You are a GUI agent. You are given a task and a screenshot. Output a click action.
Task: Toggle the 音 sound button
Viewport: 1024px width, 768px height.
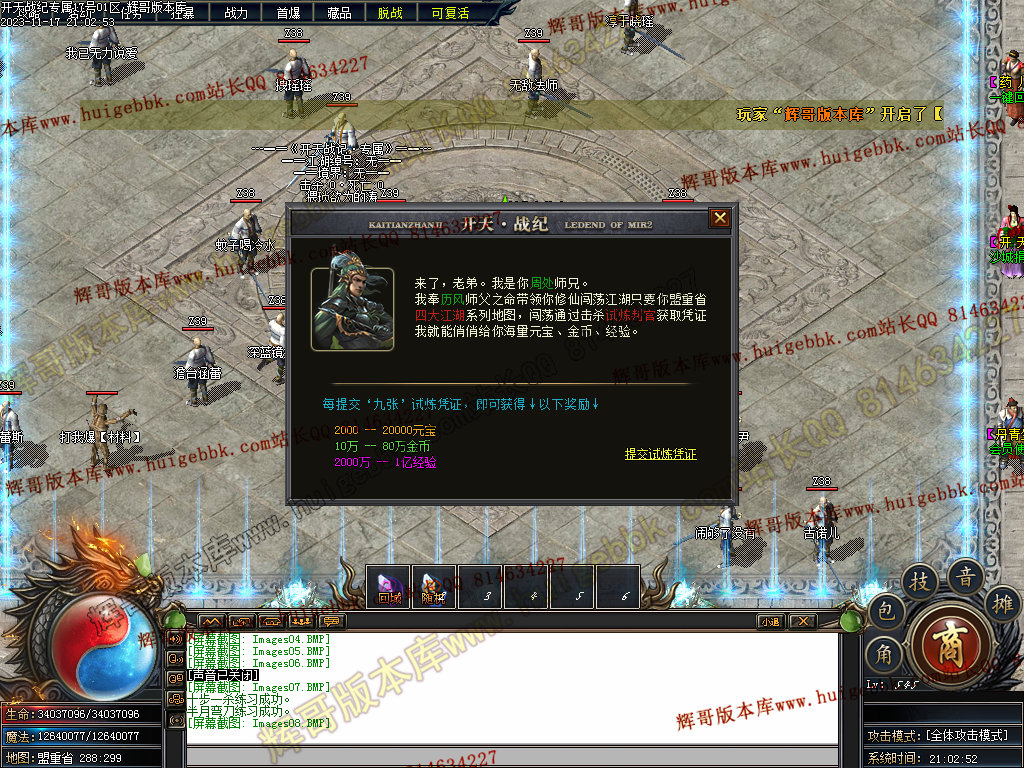(966, 577)
